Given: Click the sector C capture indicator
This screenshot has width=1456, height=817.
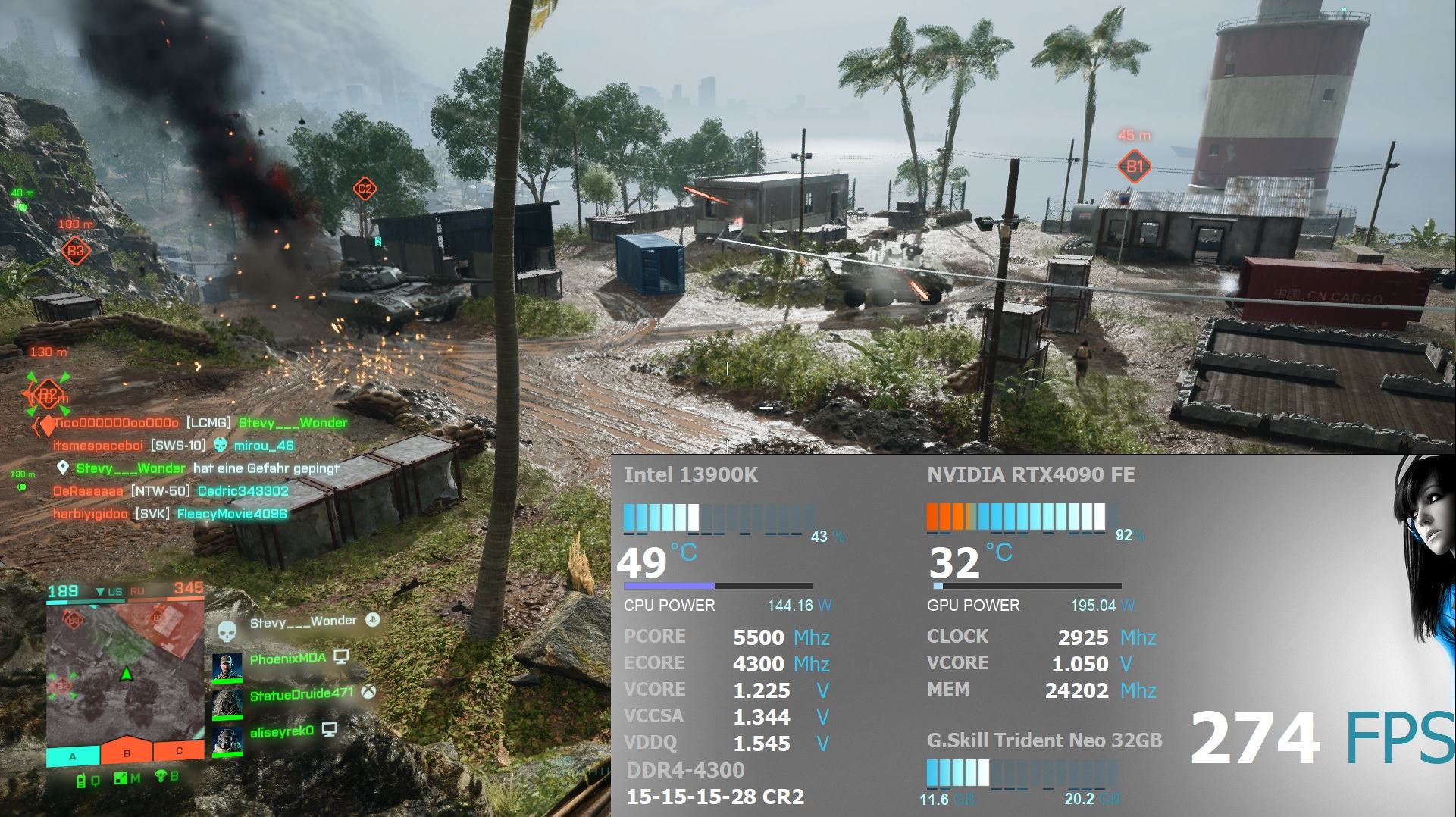Looking at the screenshot, I should pos(179,750).
